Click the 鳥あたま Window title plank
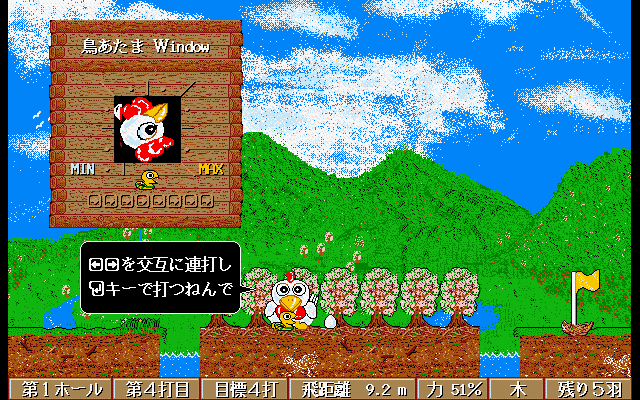 (x=146, y=47)
